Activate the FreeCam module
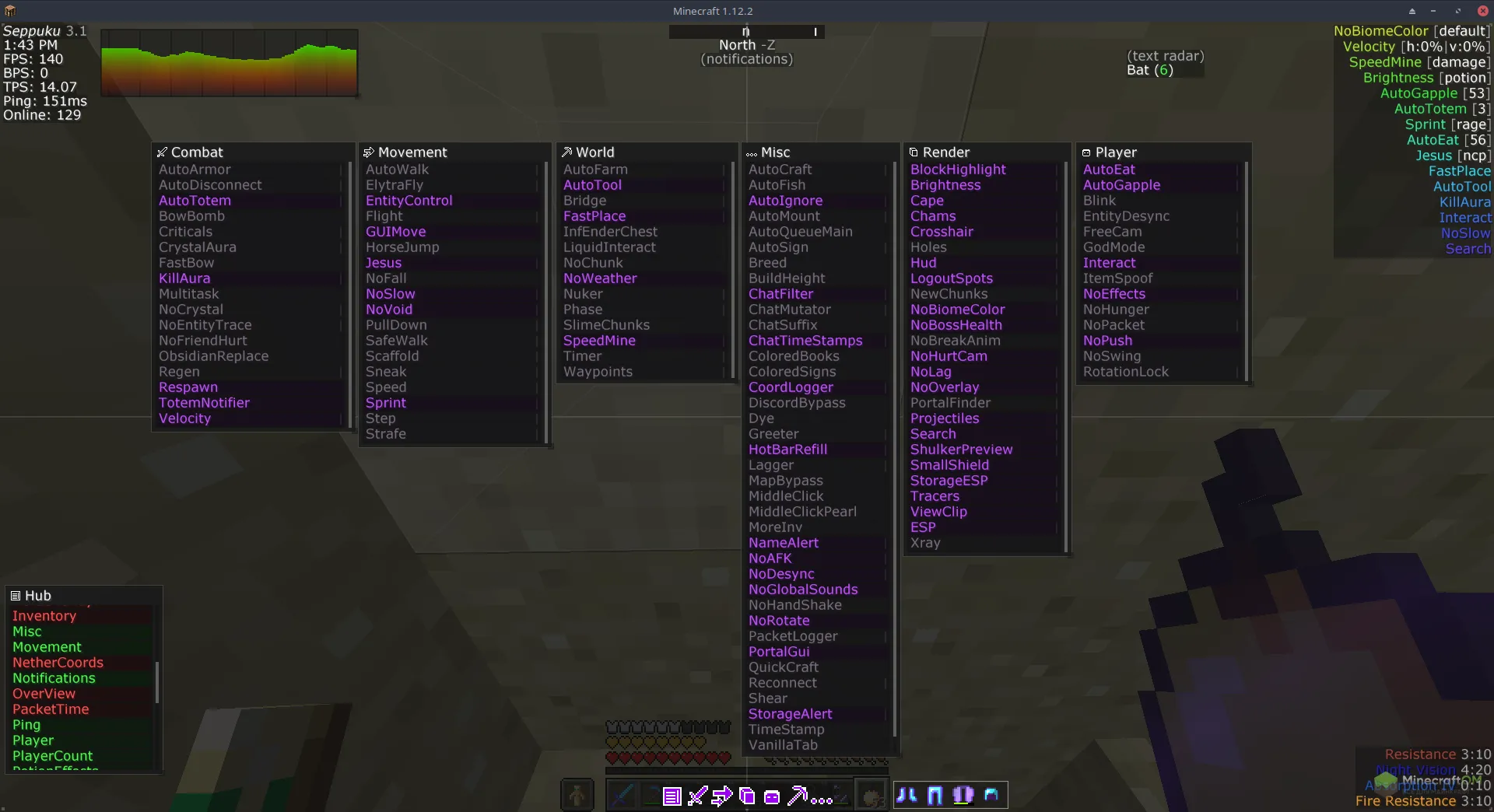 pyautogui.click(x=1112, y=232)
